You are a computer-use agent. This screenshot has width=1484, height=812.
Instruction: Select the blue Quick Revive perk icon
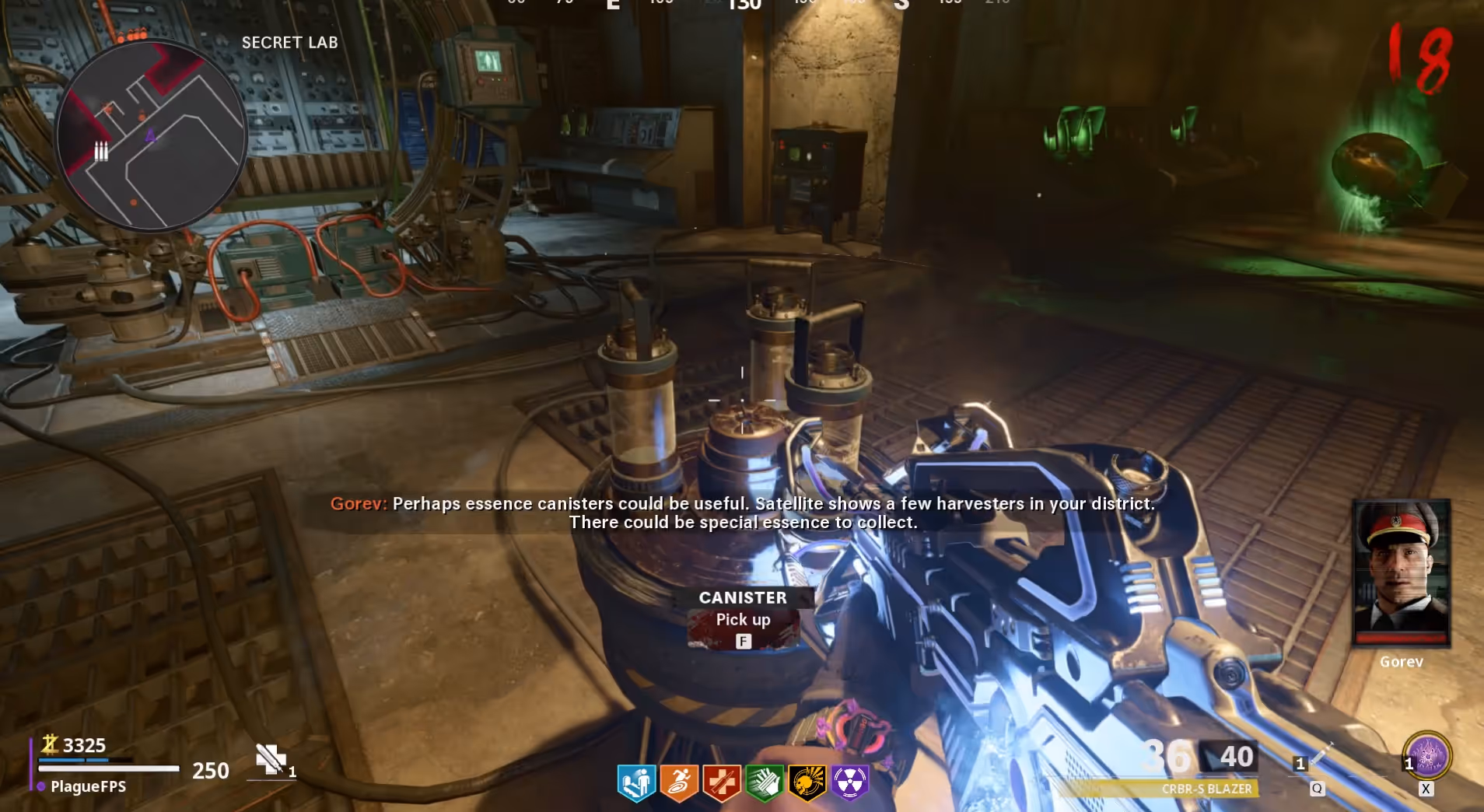[636, 782]
